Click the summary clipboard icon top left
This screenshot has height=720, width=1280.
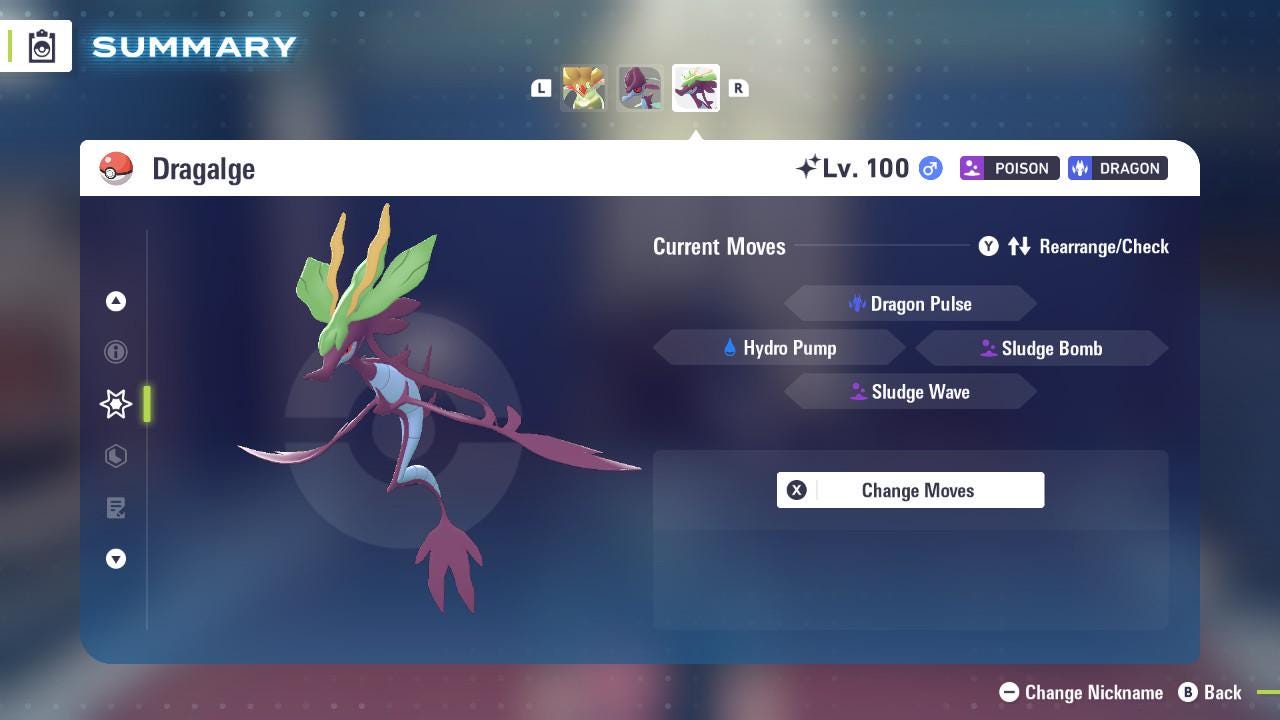[x=41, y=45]
